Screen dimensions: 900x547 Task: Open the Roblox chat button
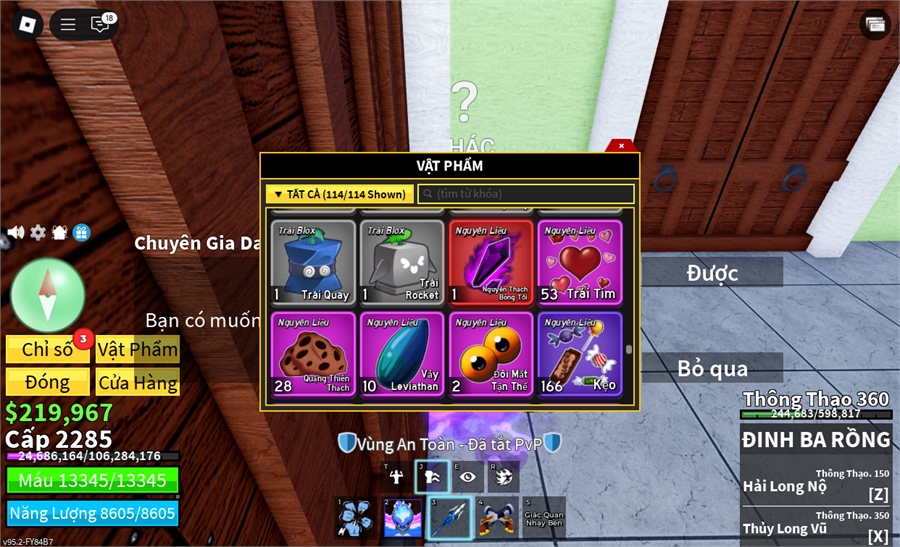100,24
